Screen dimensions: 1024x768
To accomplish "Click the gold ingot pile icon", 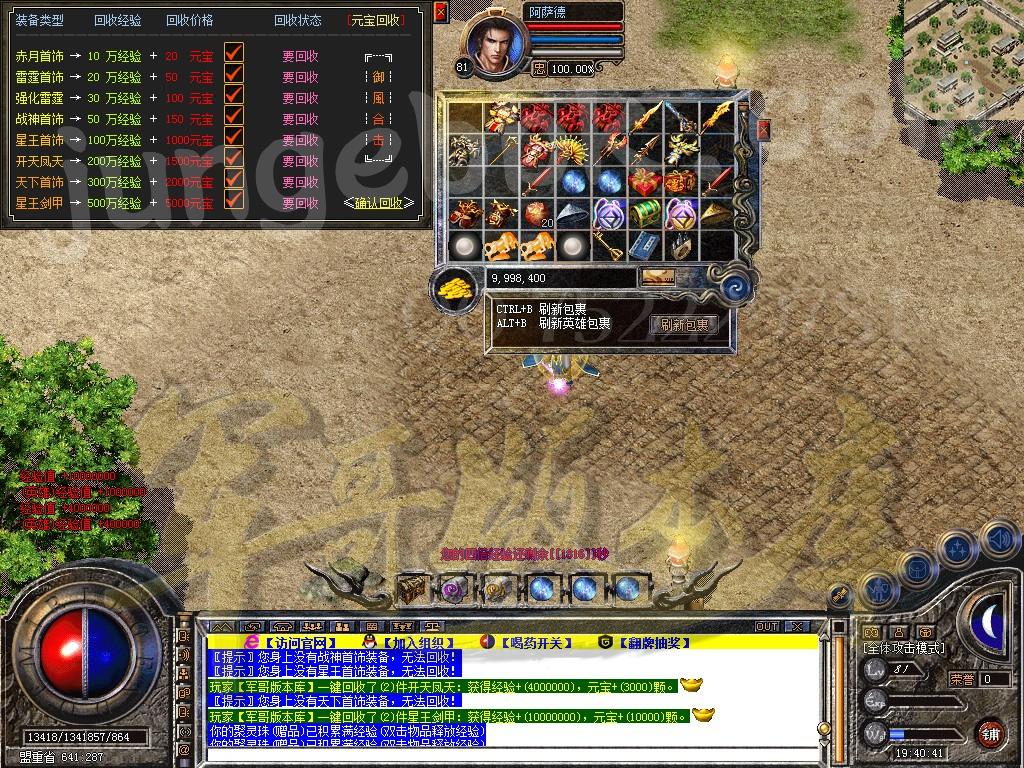I will coord(456,289).
